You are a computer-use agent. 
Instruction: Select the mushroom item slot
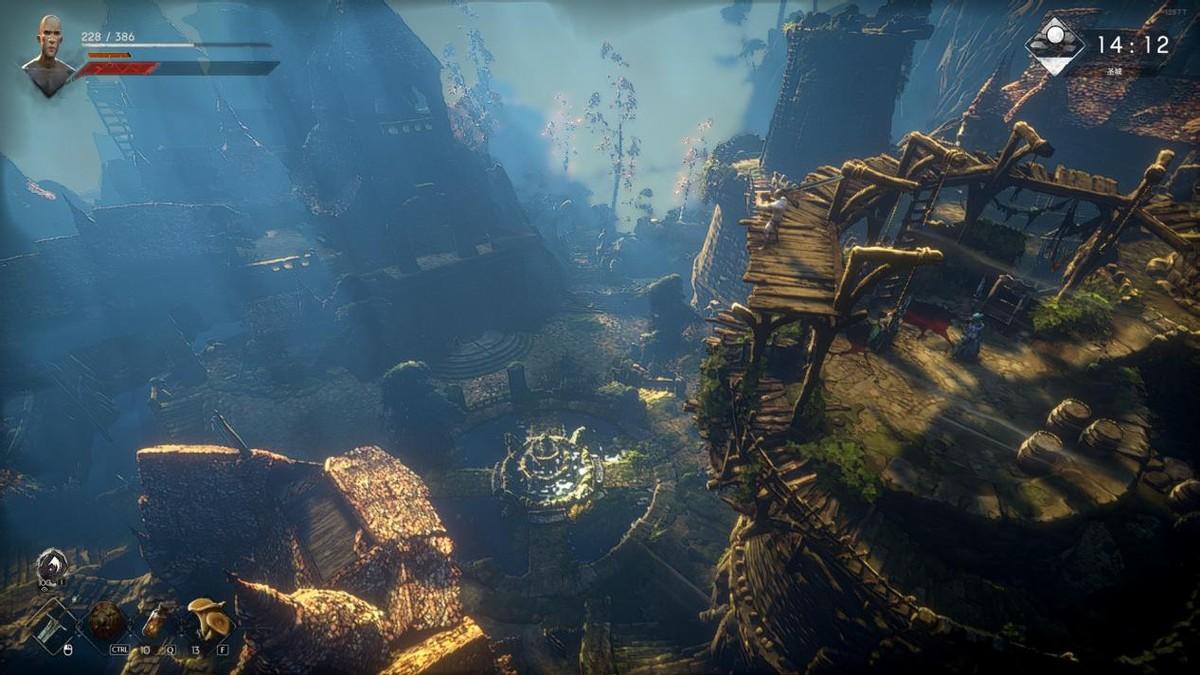point(208,621)
